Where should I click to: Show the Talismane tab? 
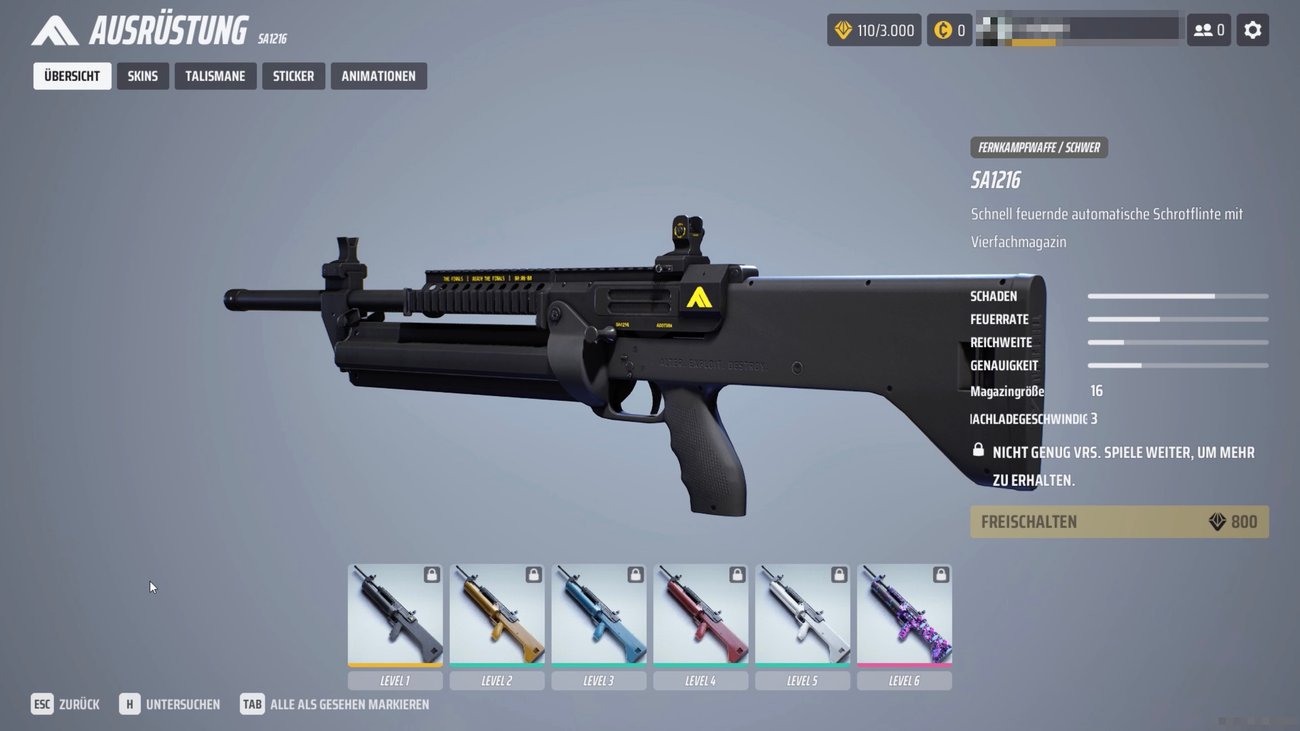tap(215, 76)
